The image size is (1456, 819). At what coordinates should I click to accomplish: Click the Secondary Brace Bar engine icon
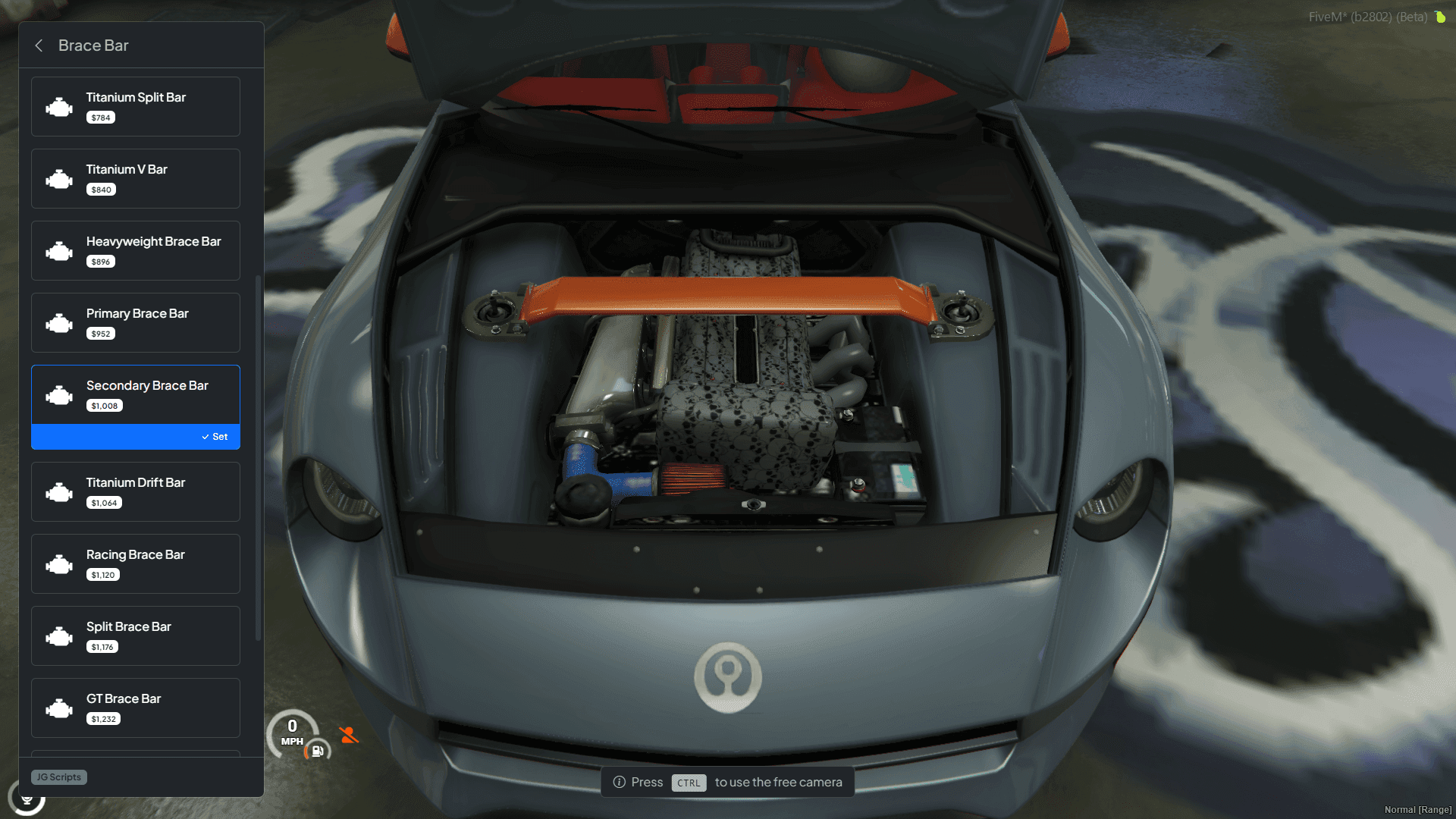(59, 394)
